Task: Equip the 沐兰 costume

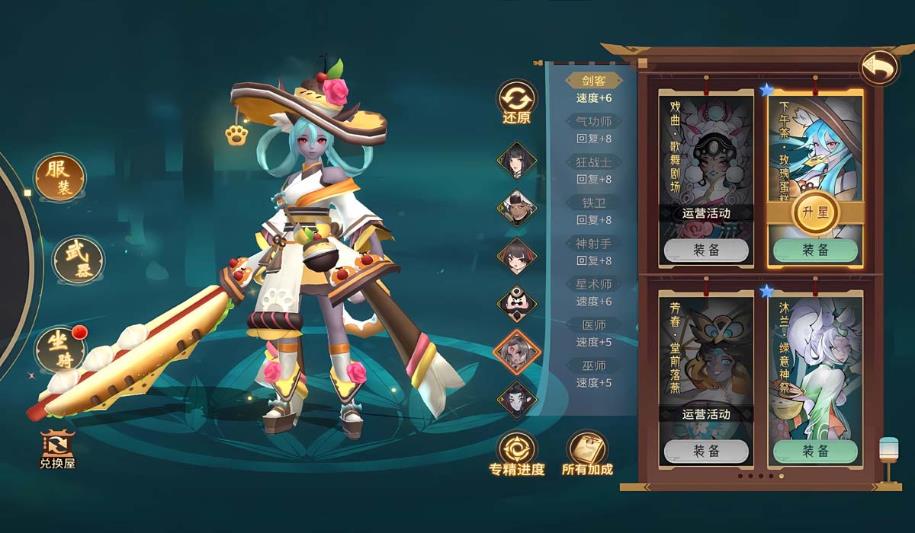Action: [x=815, y=451]
